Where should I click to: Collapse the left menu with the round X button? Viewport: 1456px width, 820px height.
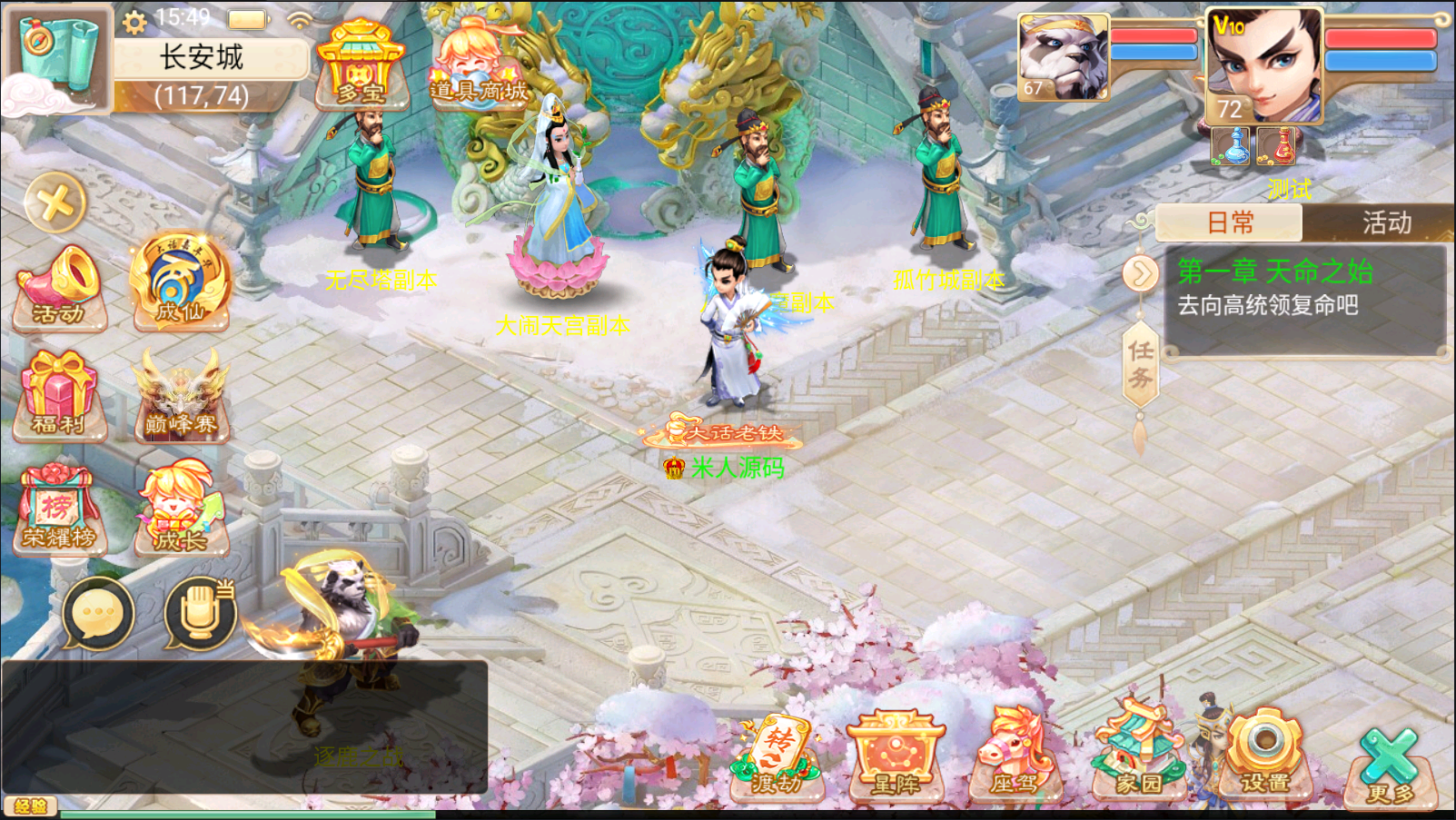point(55,203)
